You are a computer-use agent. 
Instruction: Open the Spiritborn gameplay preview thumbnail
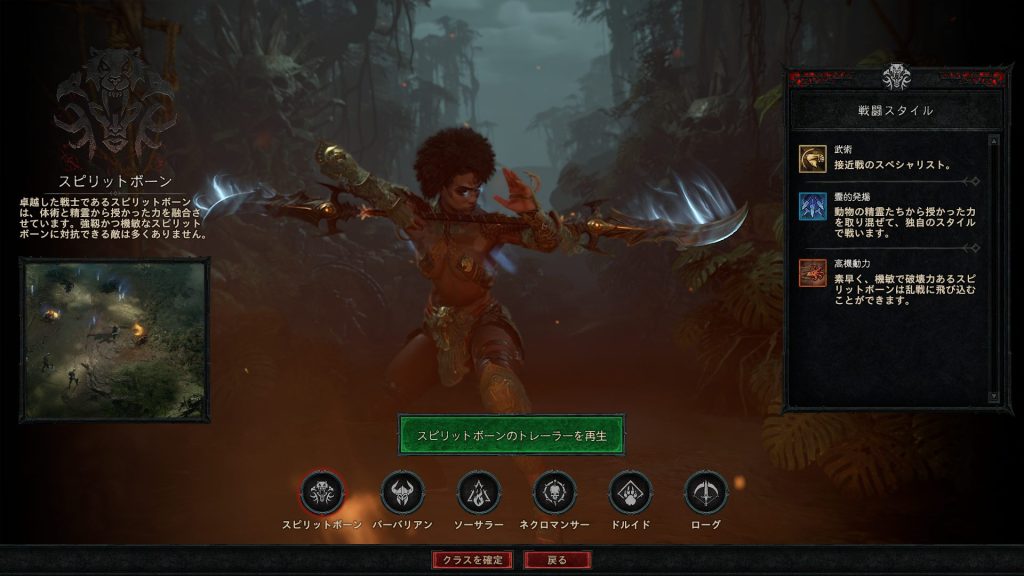pos(114,339)
